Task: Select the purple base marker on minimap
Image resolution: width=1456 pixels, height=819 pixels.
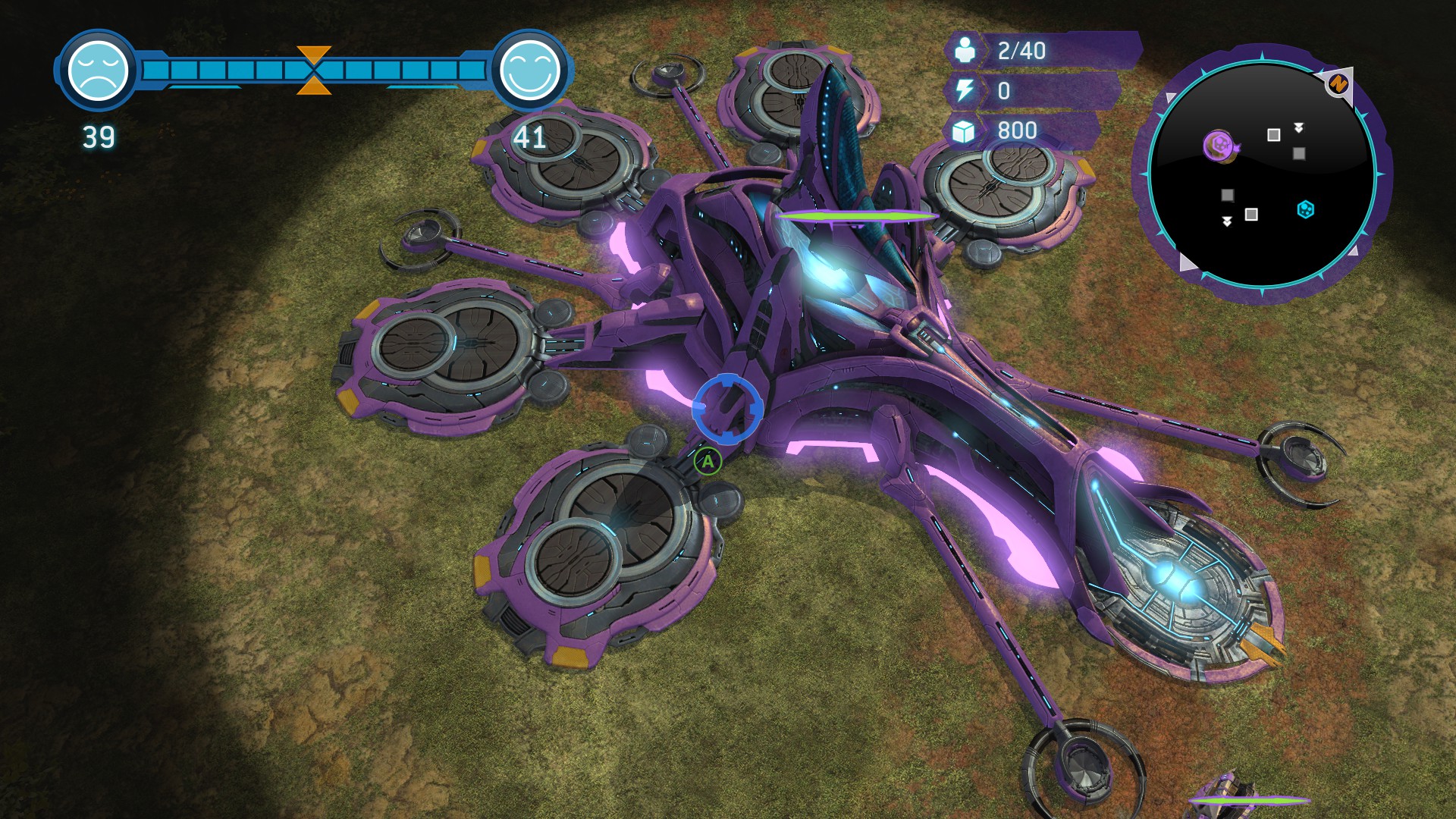Action: point(1219,145)
